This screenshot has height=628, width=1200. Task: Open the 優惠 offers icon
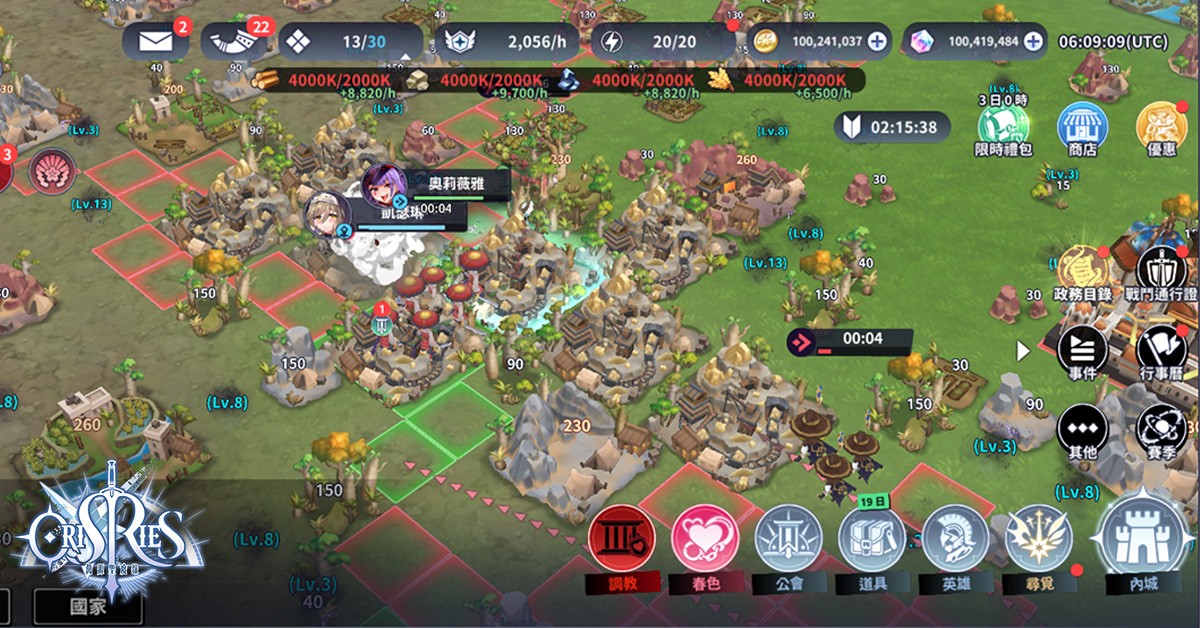coord(1161,128)
